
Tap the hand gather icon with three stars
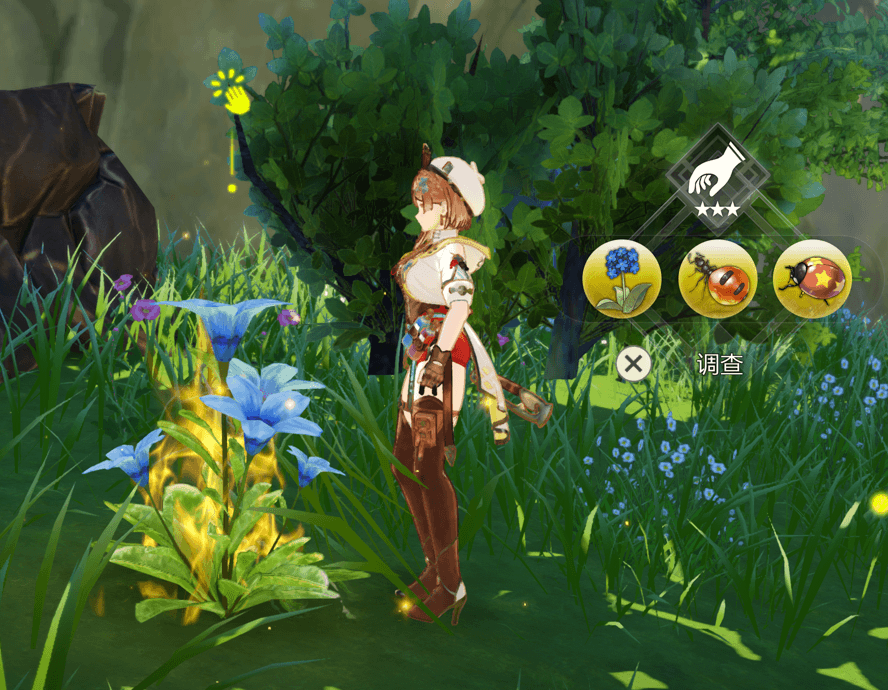point(717,175)
